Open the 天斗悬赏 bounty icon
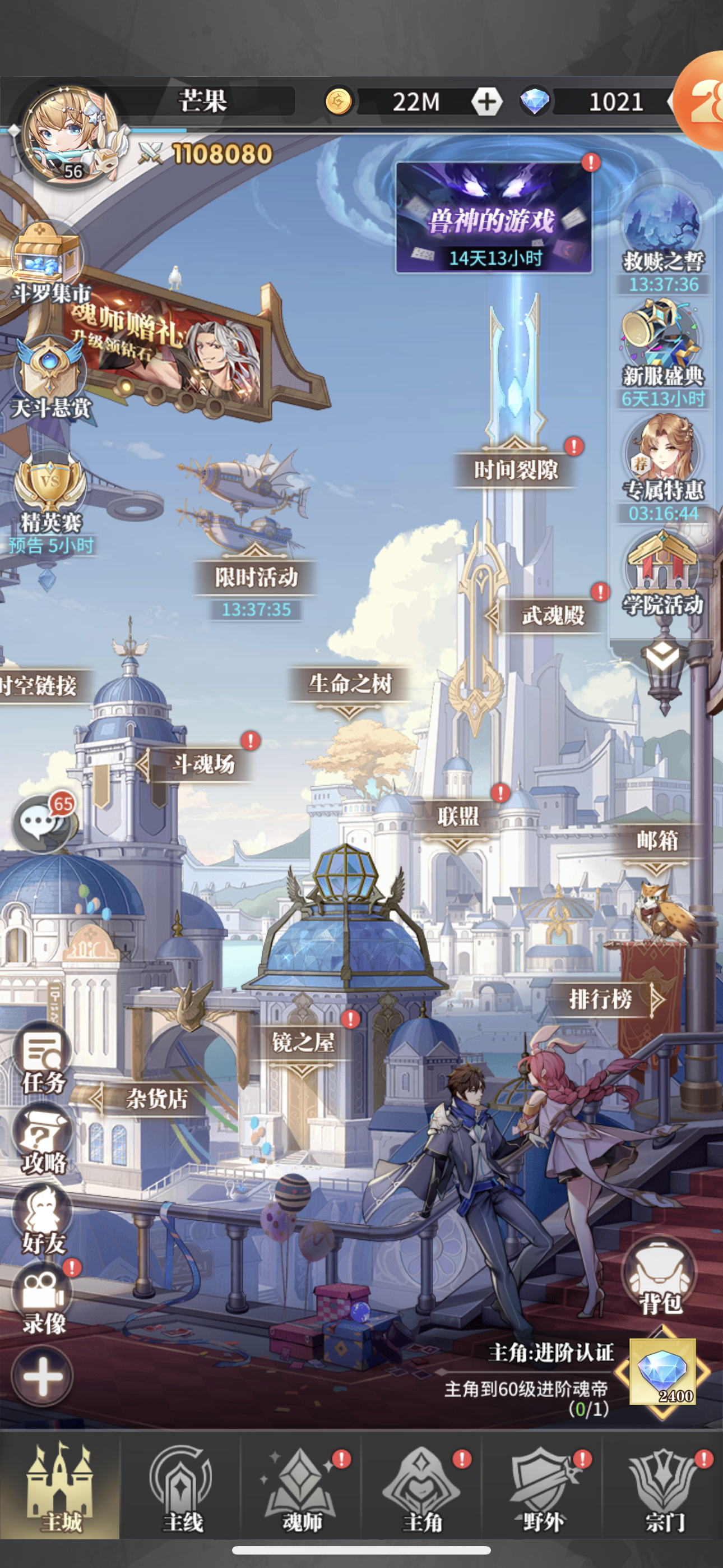Image resolution: width=723 pixels, height=1568 pixels. click(50, 370)
